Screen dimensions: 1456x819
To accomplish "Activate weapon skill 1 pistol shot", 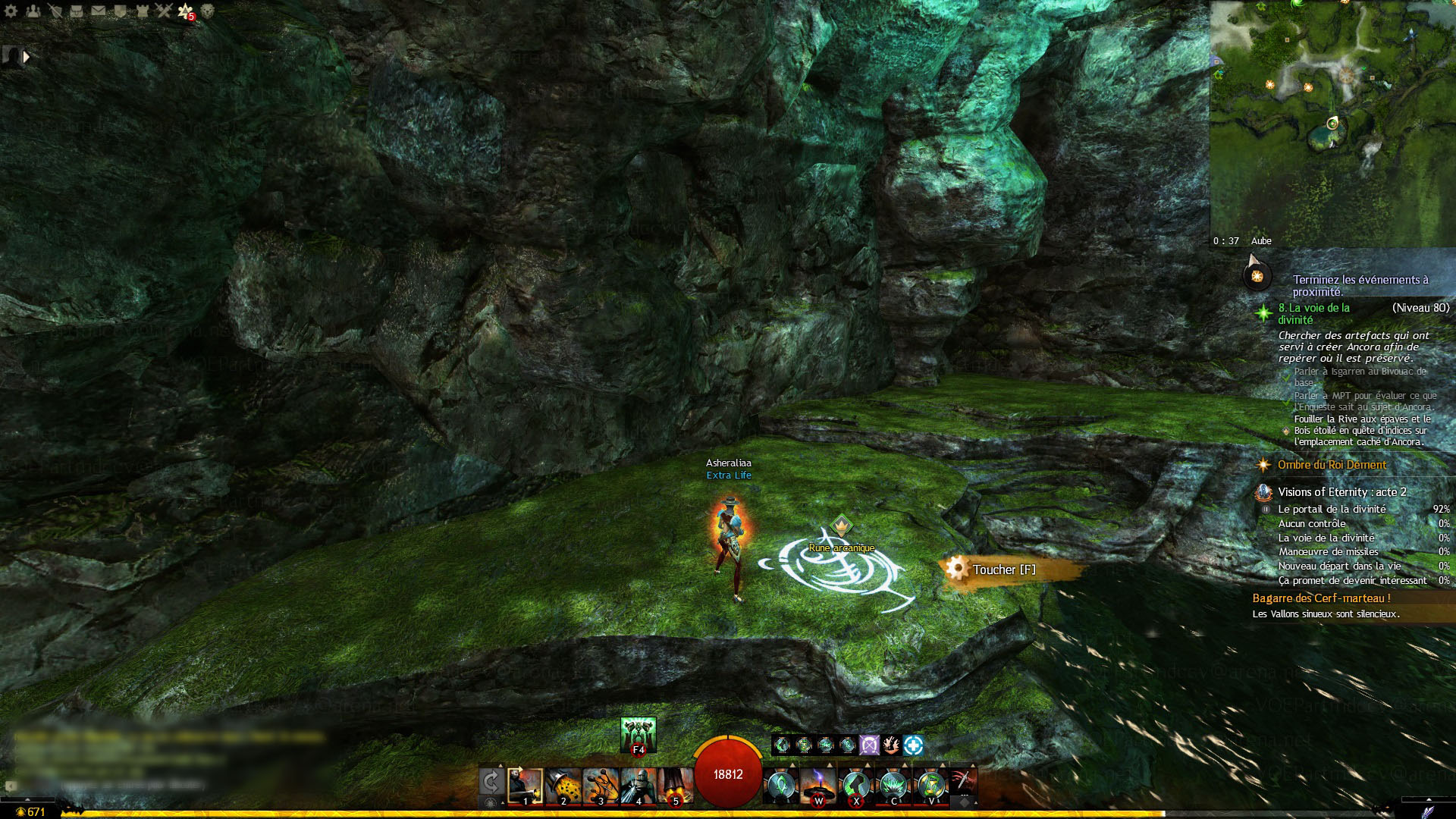I will (525, 786).
